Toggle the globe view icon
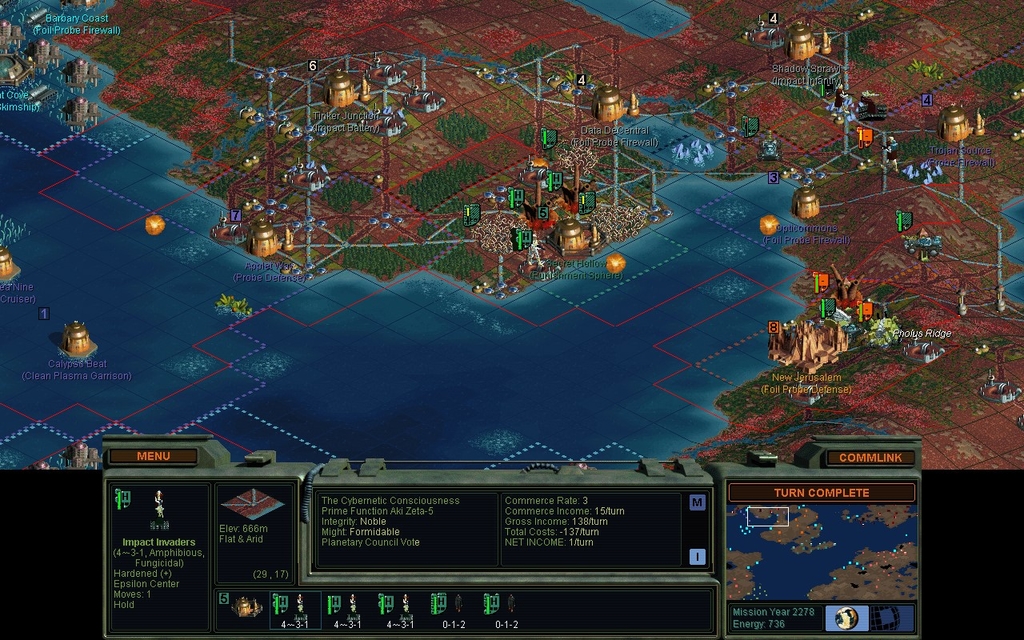1024x640 pixels. [846, 617]
